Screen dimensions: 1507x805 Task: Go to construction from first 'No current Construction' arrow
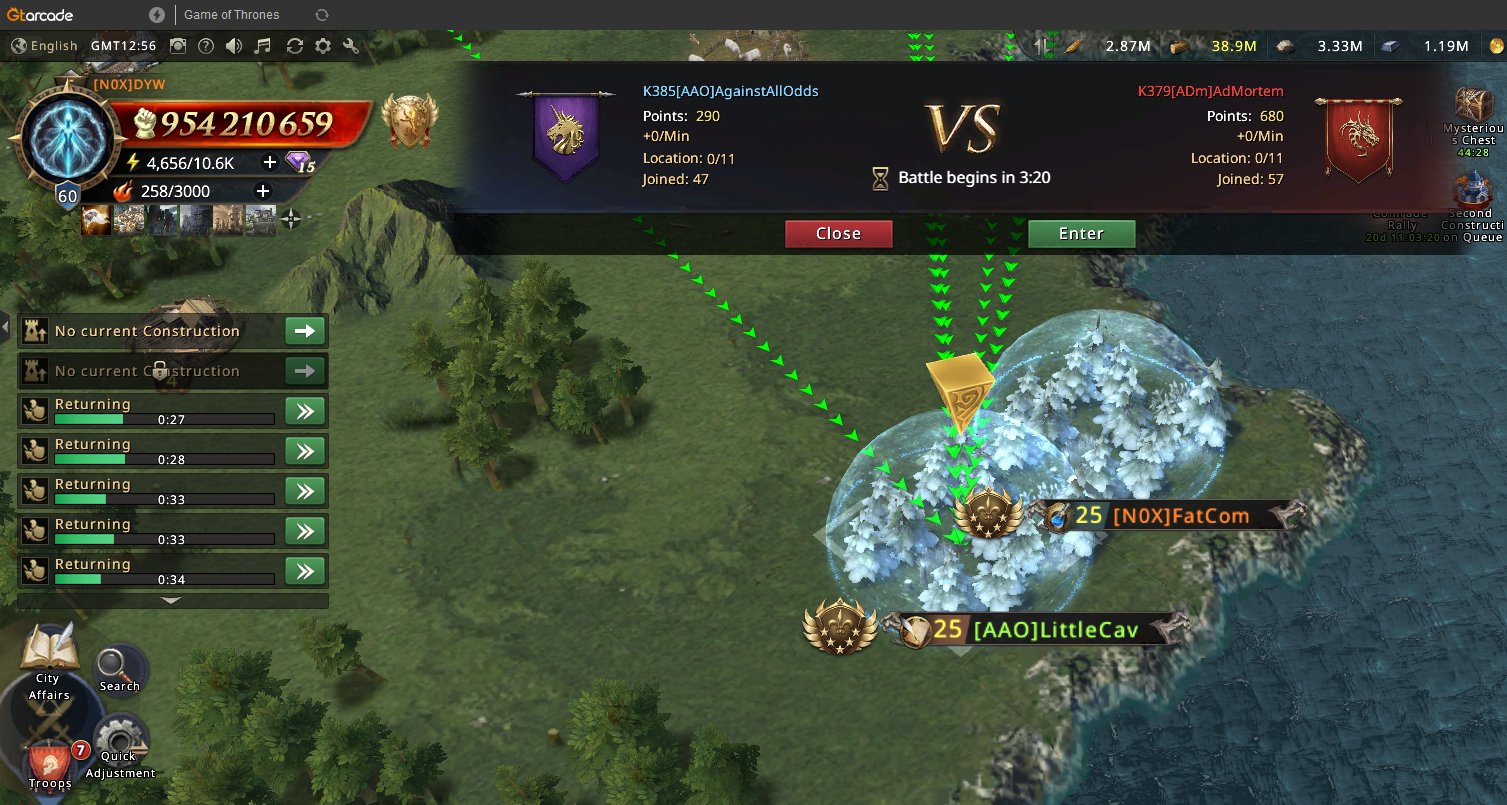click(305, 331)
